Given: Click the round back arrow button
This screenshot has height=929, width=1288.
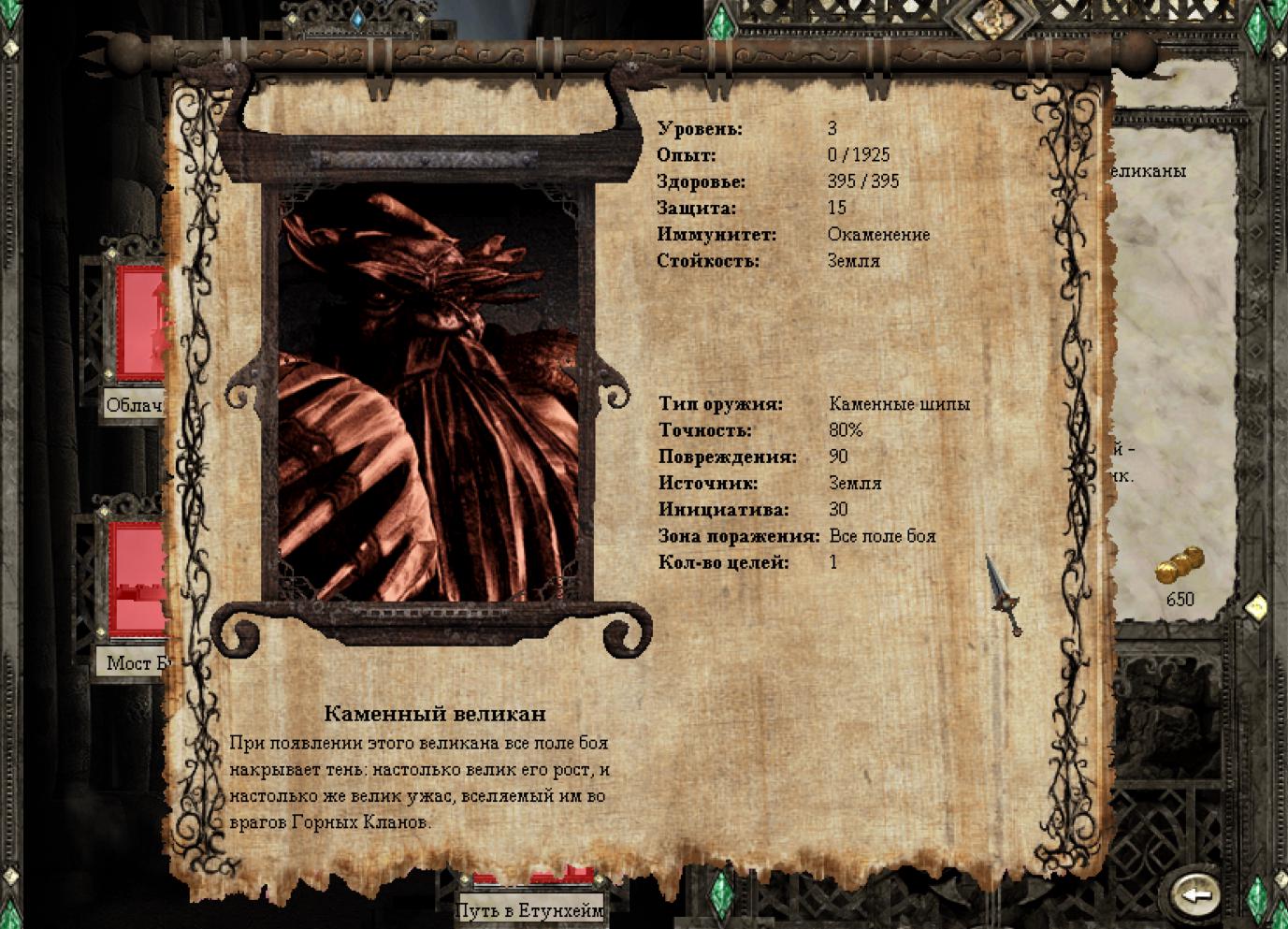Looking at the screenshot, I should coord(1194,894).
